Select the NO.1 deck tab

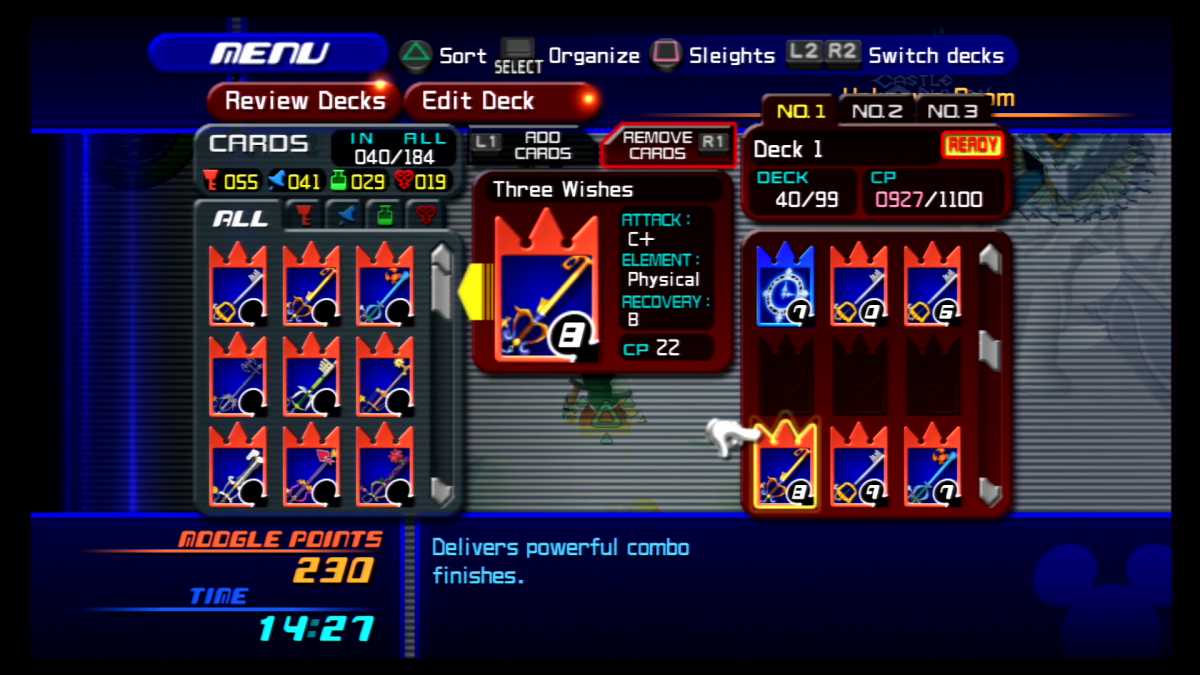point(800,111)
